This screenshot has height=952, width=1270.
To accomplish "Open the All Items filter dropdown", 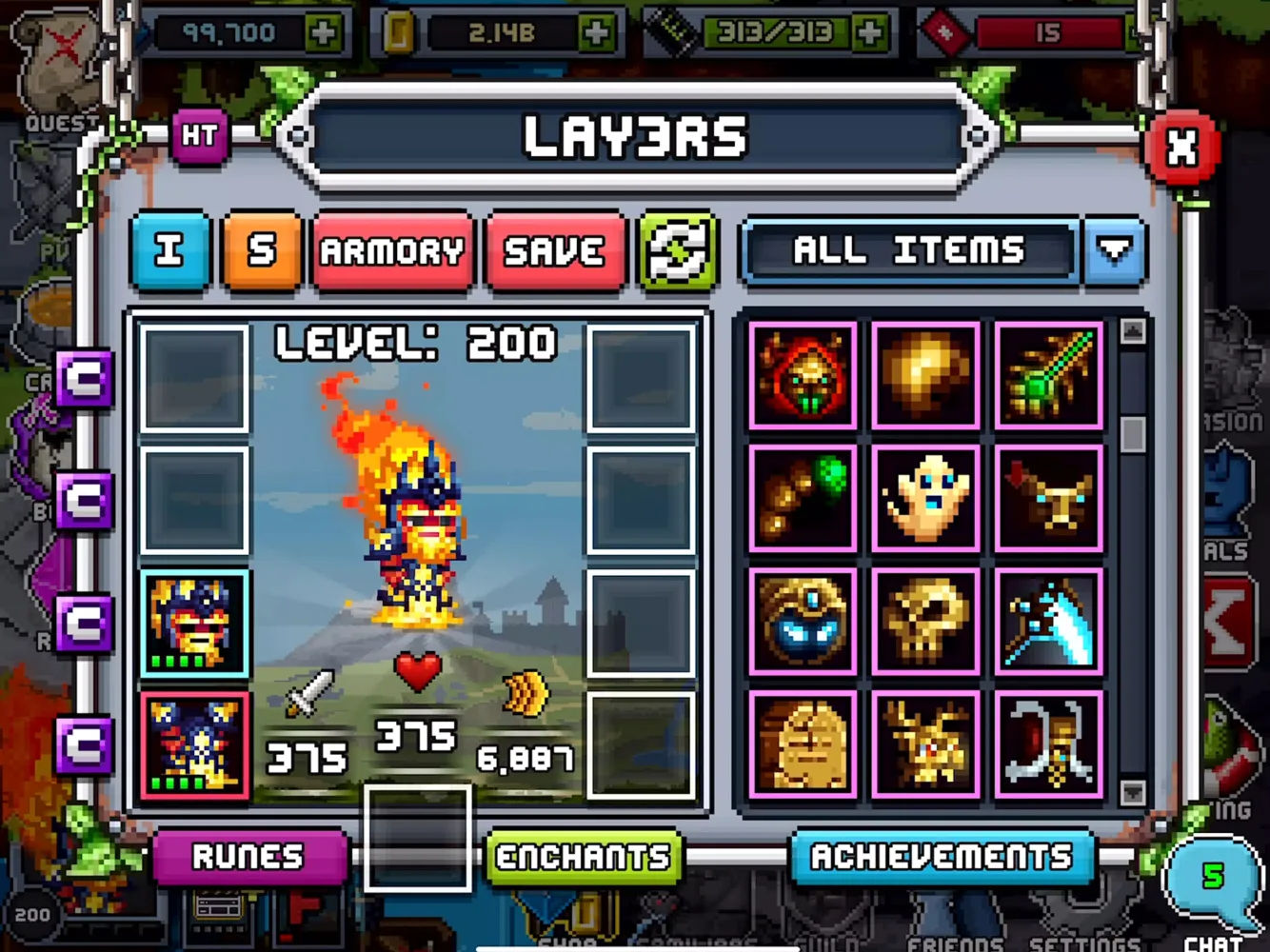I will click(x=1114, y=252).
